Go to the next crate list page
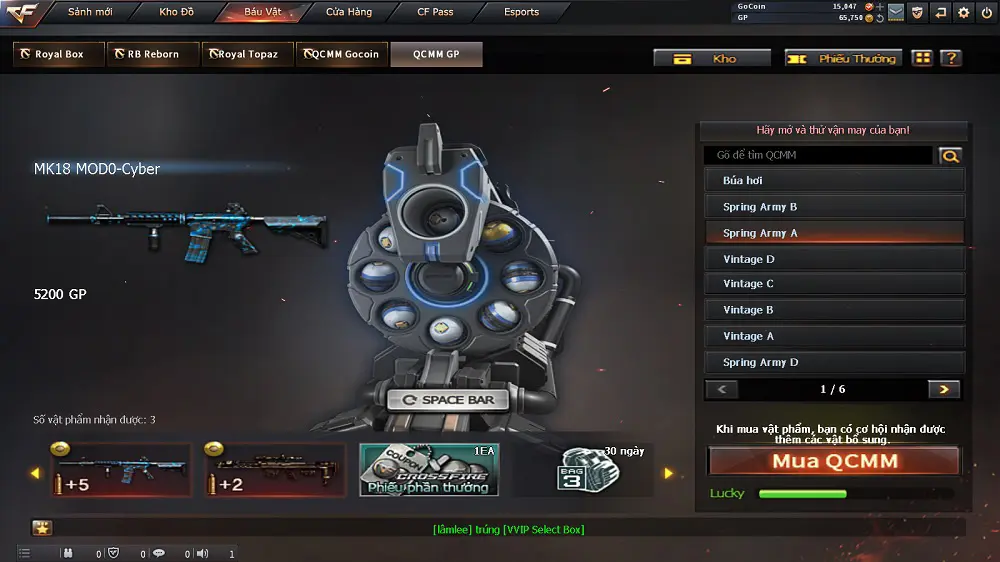The height and width of the screenshot is (562, 1000). point(943,389)
